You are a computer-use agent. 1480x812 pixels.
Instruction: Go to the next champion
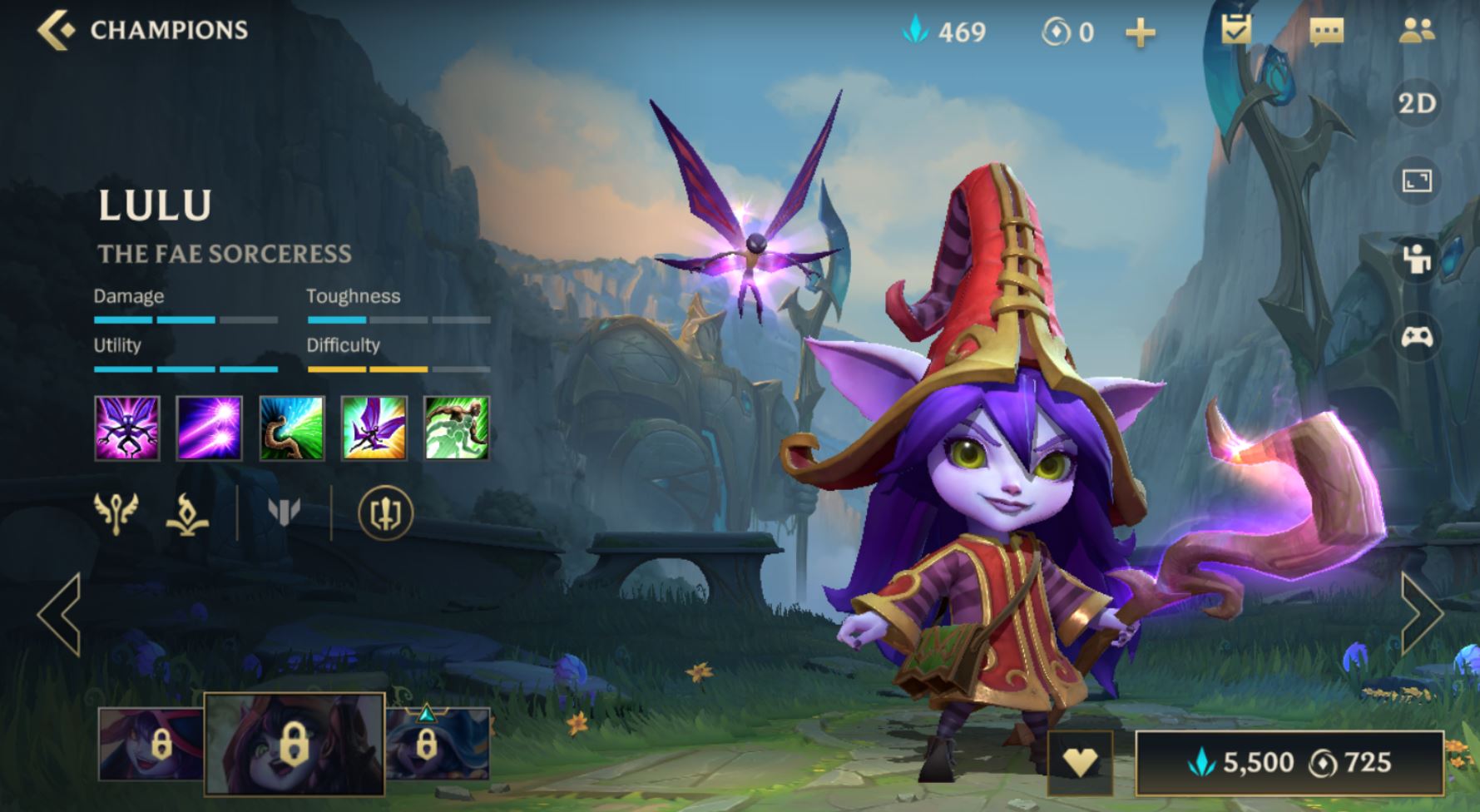[x=1422, y=614]
